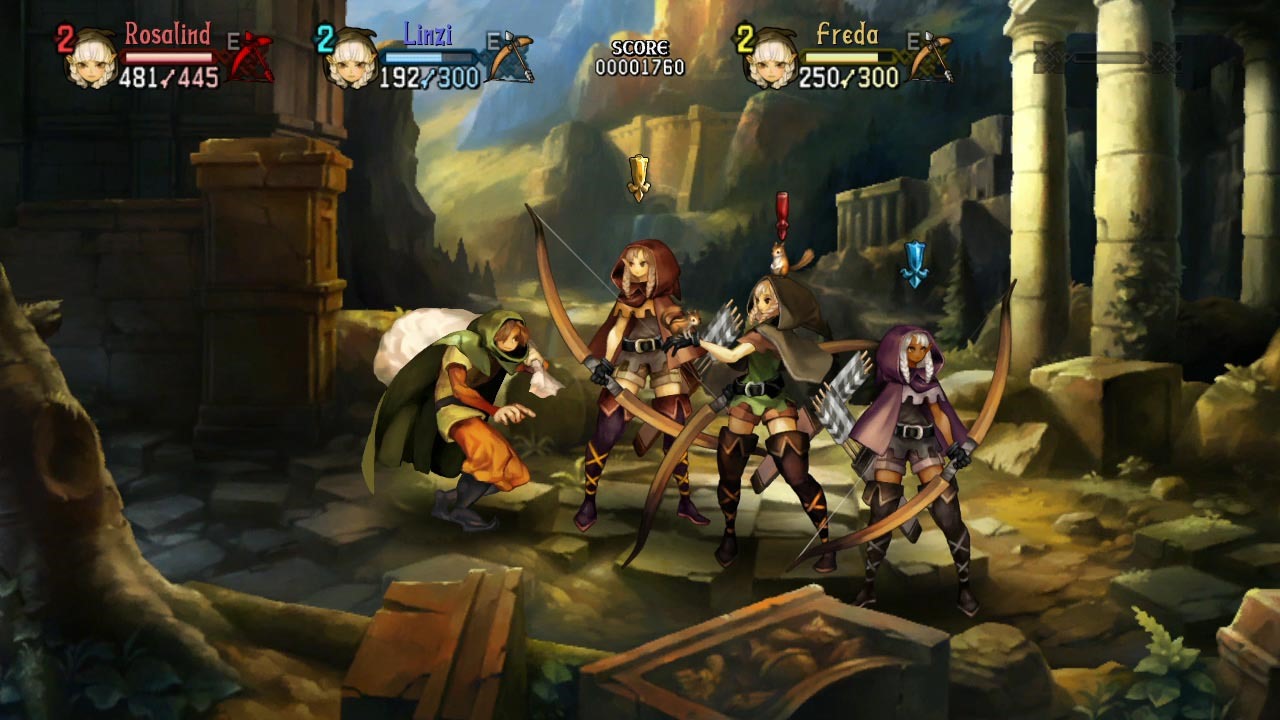Click Rosalind's red bow weapon icon
Screen dimensions: 1280x720
tap(250, 56)
